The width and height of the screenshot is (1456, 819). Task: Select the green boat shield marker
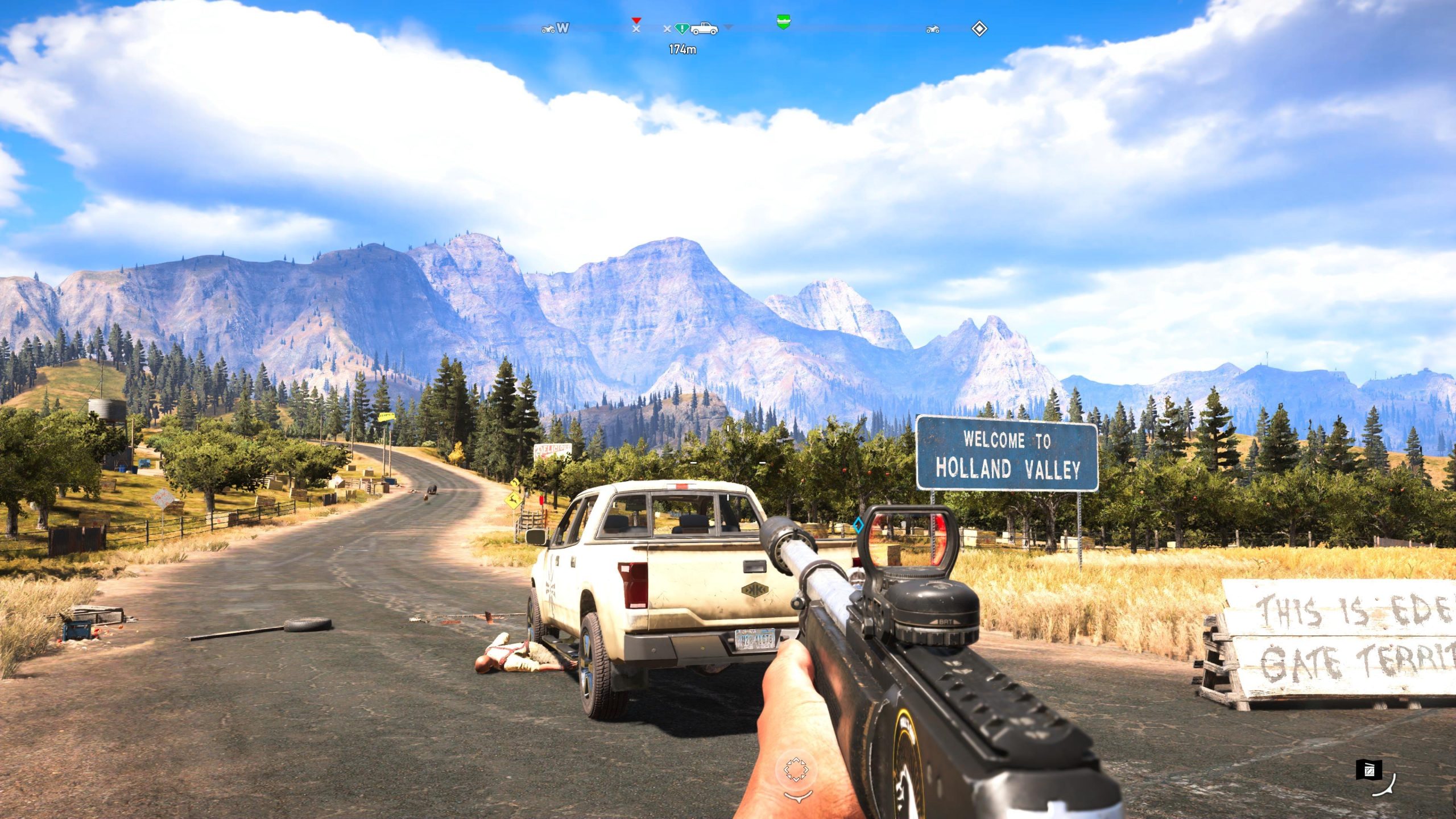(783, 22)
